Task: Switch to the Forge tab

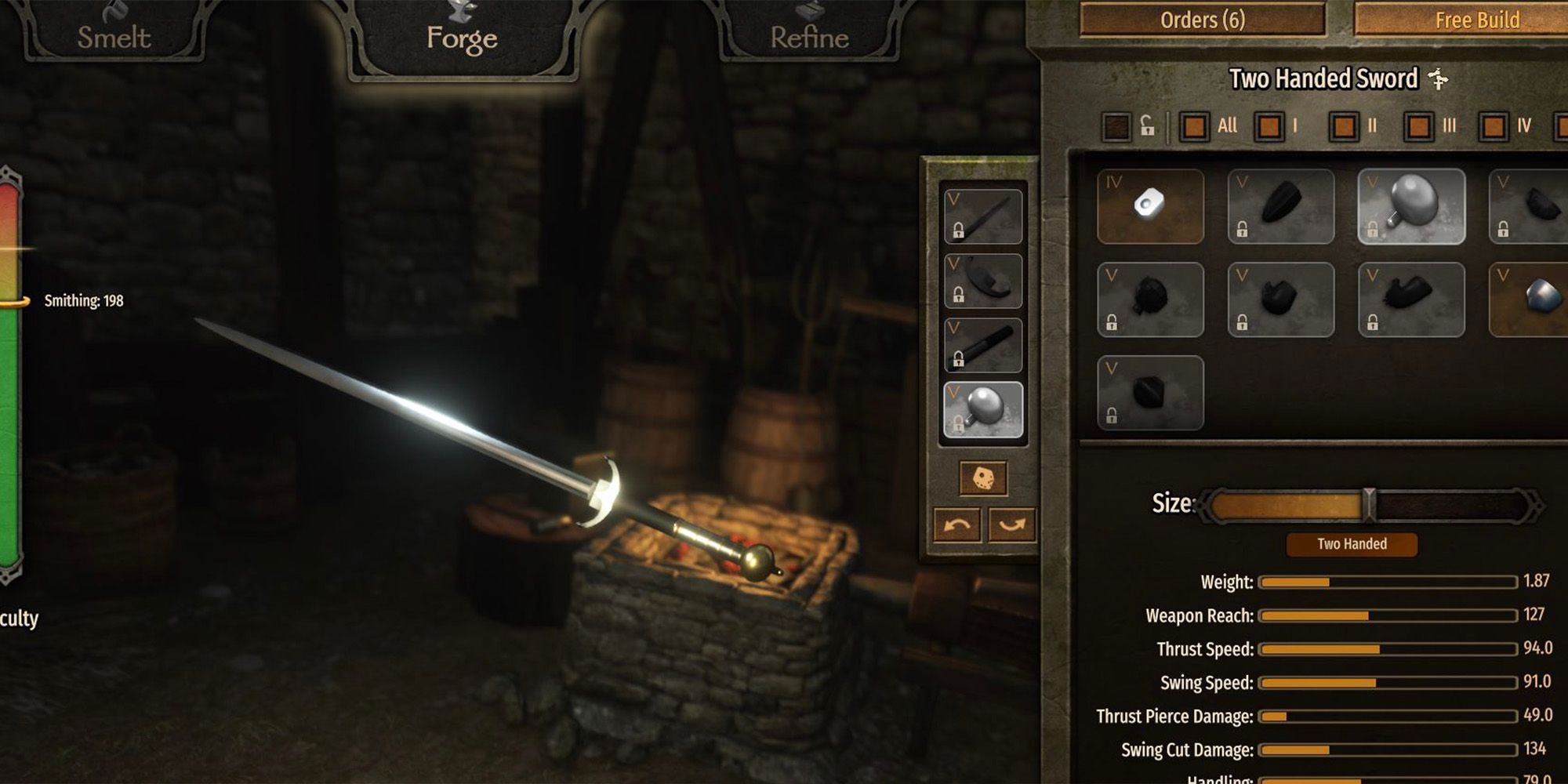Action: pyautogui.click(x=462, y=38)
